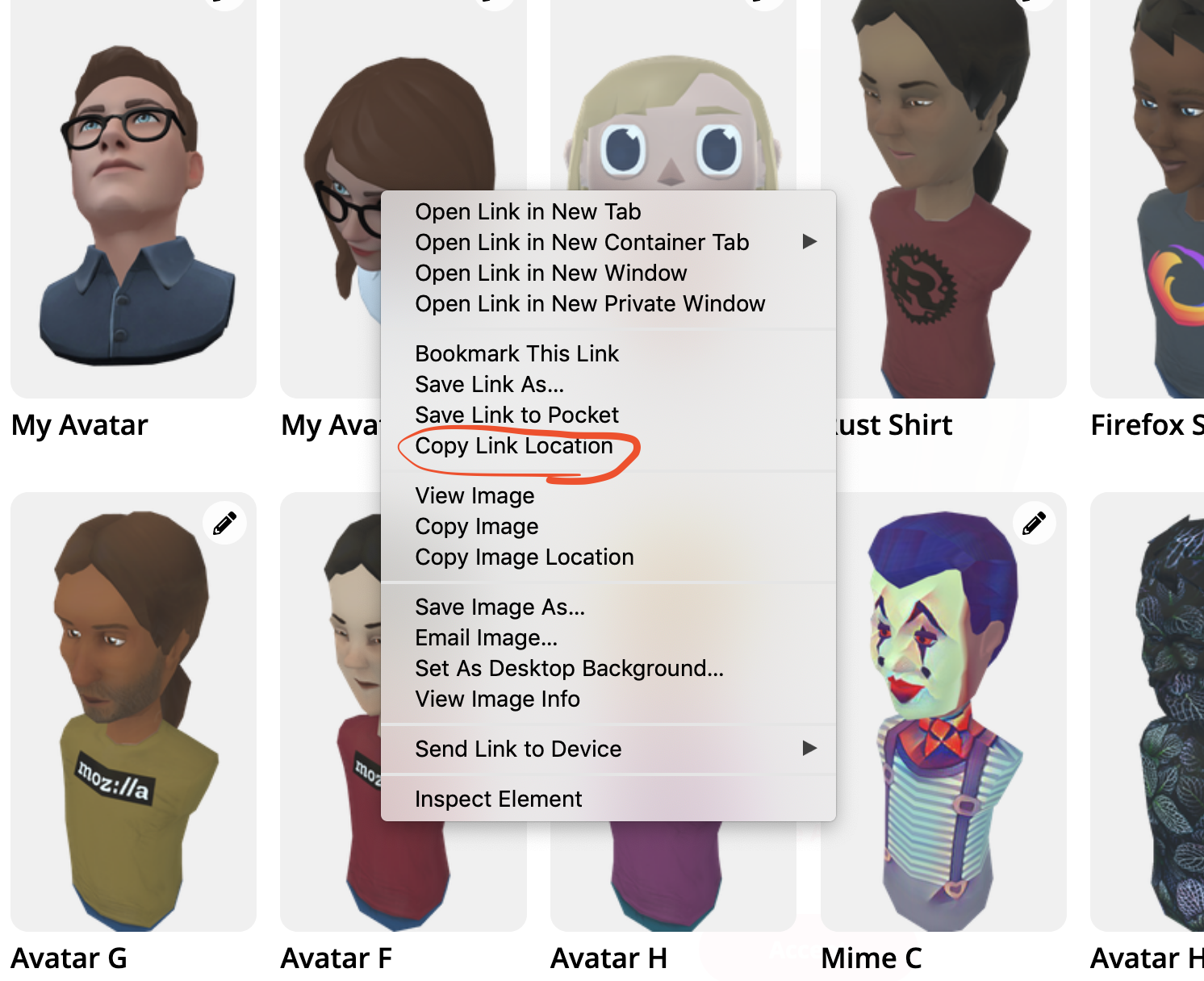Click Bookmark This Link
The image size is (1204, 981).
point(517,353)
